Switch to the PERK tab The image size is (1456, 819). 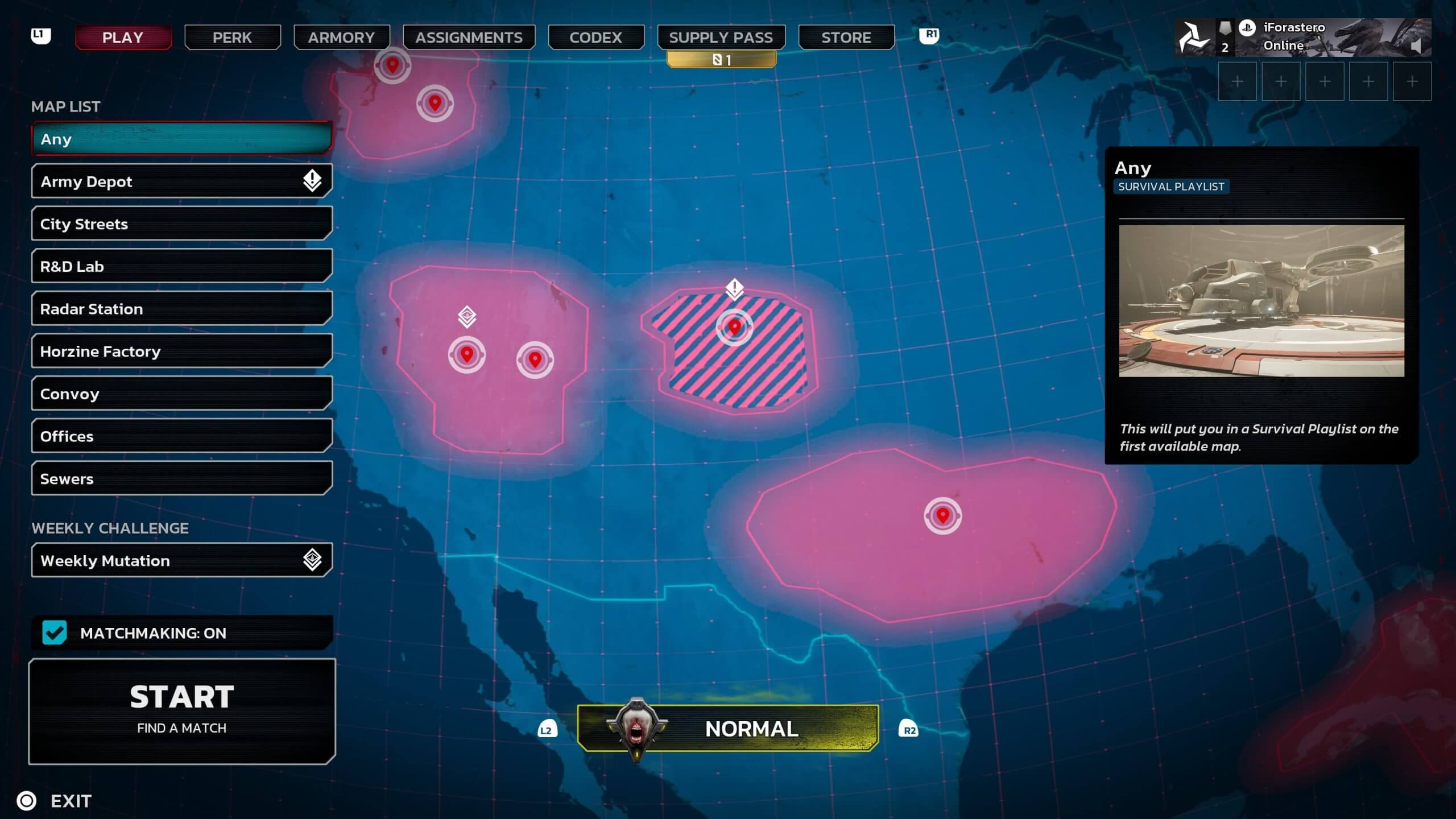click(232, 38)
